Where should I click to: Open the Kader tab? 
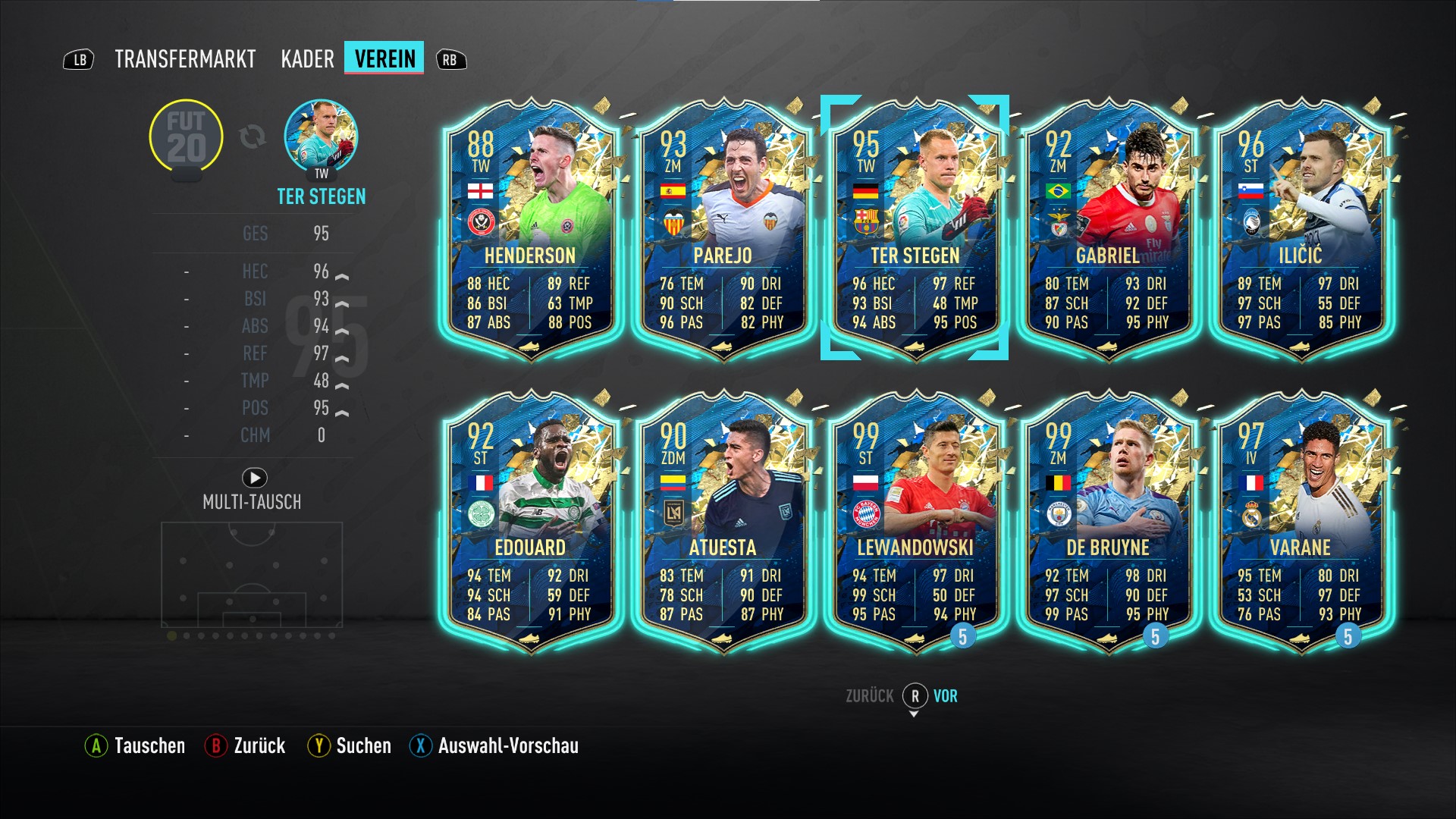pyautogui.click(x=307, y=59)
